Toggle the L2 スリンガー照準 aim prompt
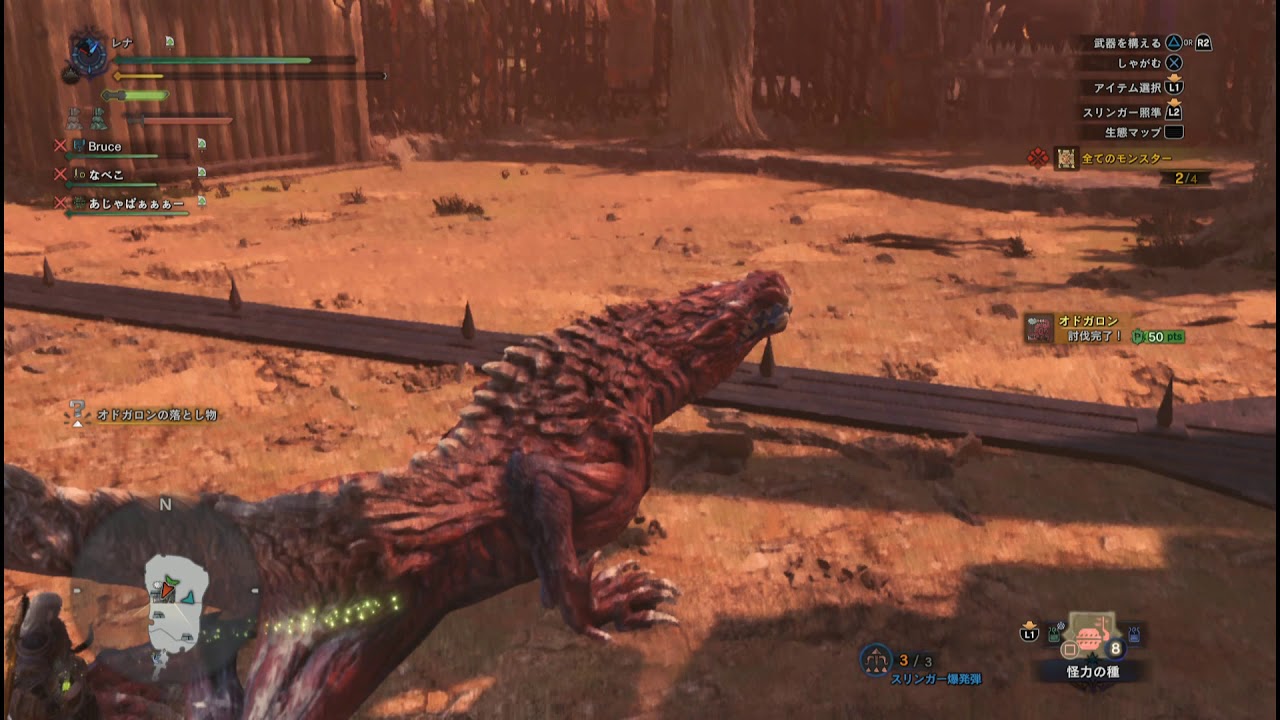Image resolution: width=1280 pixels, height=720 pixels. coord(1175,111)
